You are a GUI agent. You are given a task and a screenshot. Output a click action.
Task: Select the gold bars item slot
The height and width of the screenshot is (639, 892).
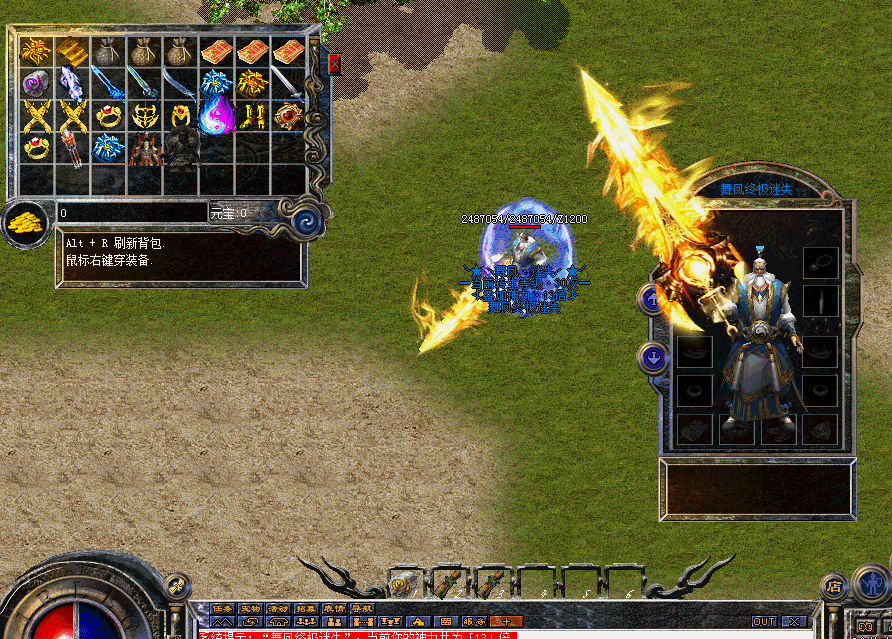(x=72, y=51)
